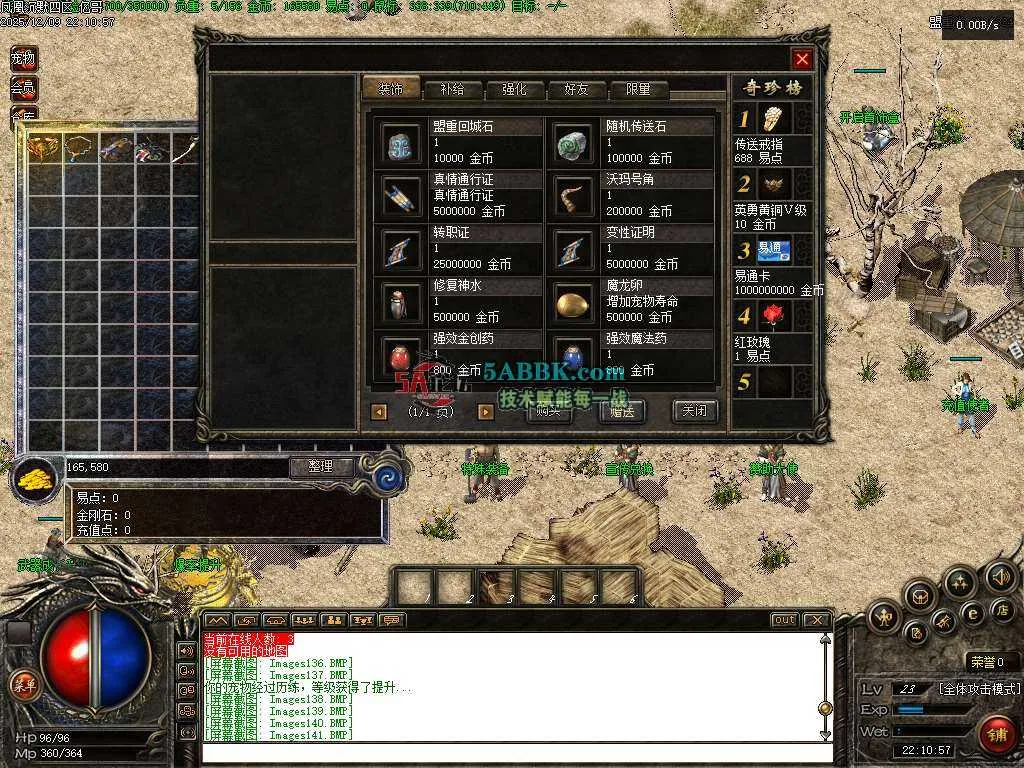1024x768 pixels.
Task: Go to the next shop page arrow
Action: tap(486, 411)
